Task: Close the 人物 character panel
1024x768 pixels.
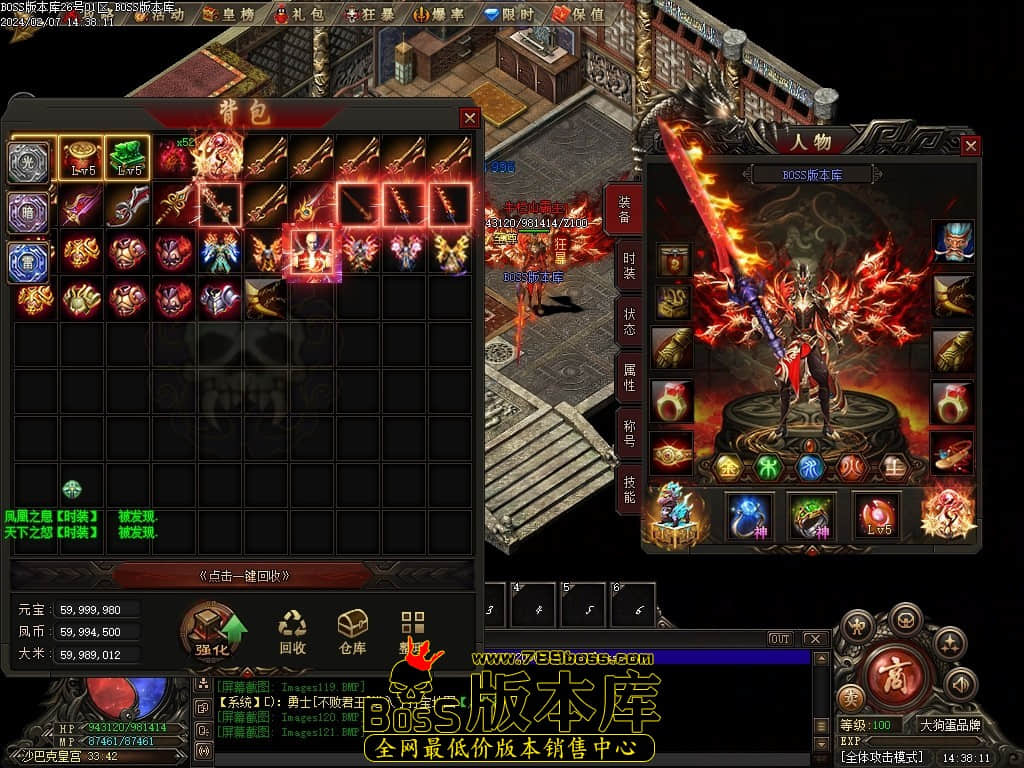Action: coord(970,146)
